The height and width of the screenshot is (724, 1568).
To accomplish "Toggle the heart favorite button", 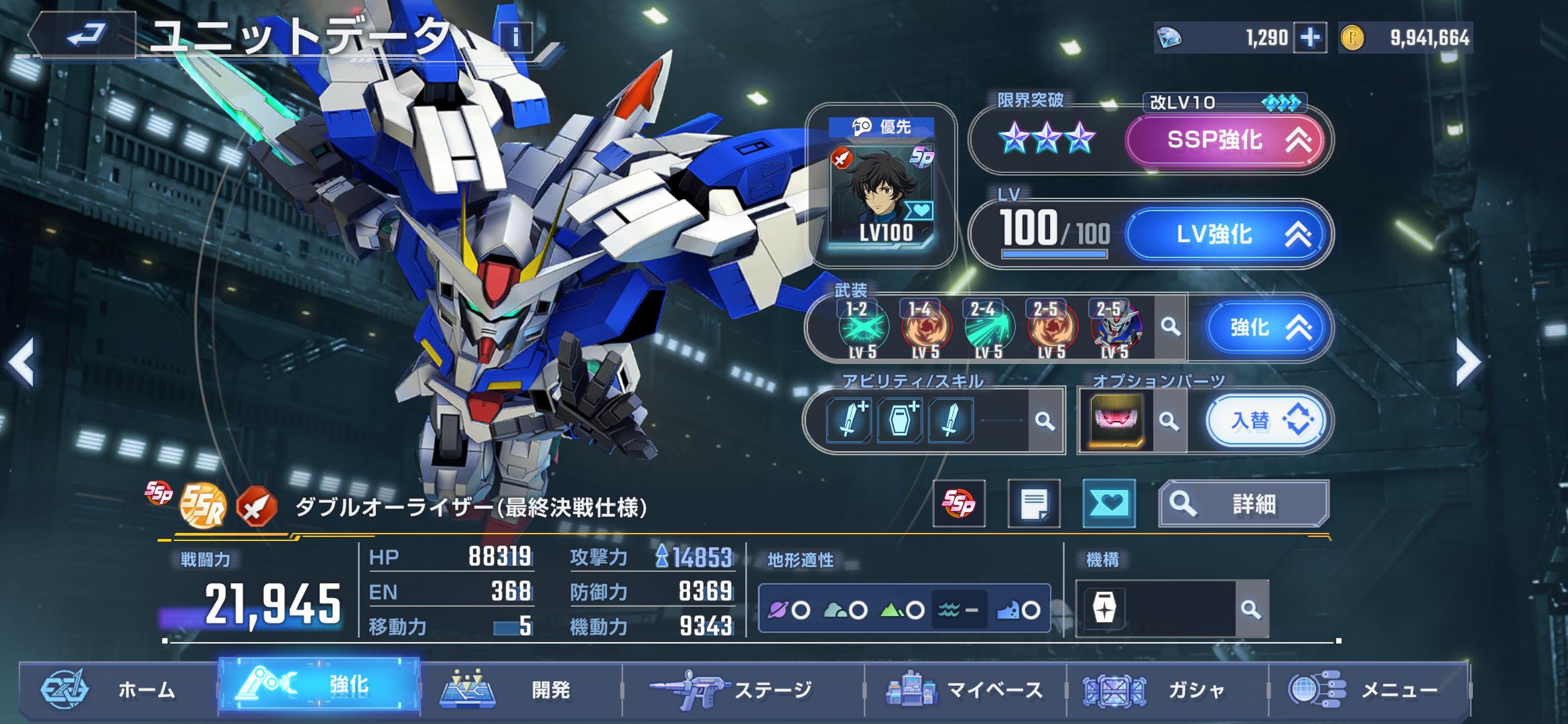I will [x=1108, y=503].
